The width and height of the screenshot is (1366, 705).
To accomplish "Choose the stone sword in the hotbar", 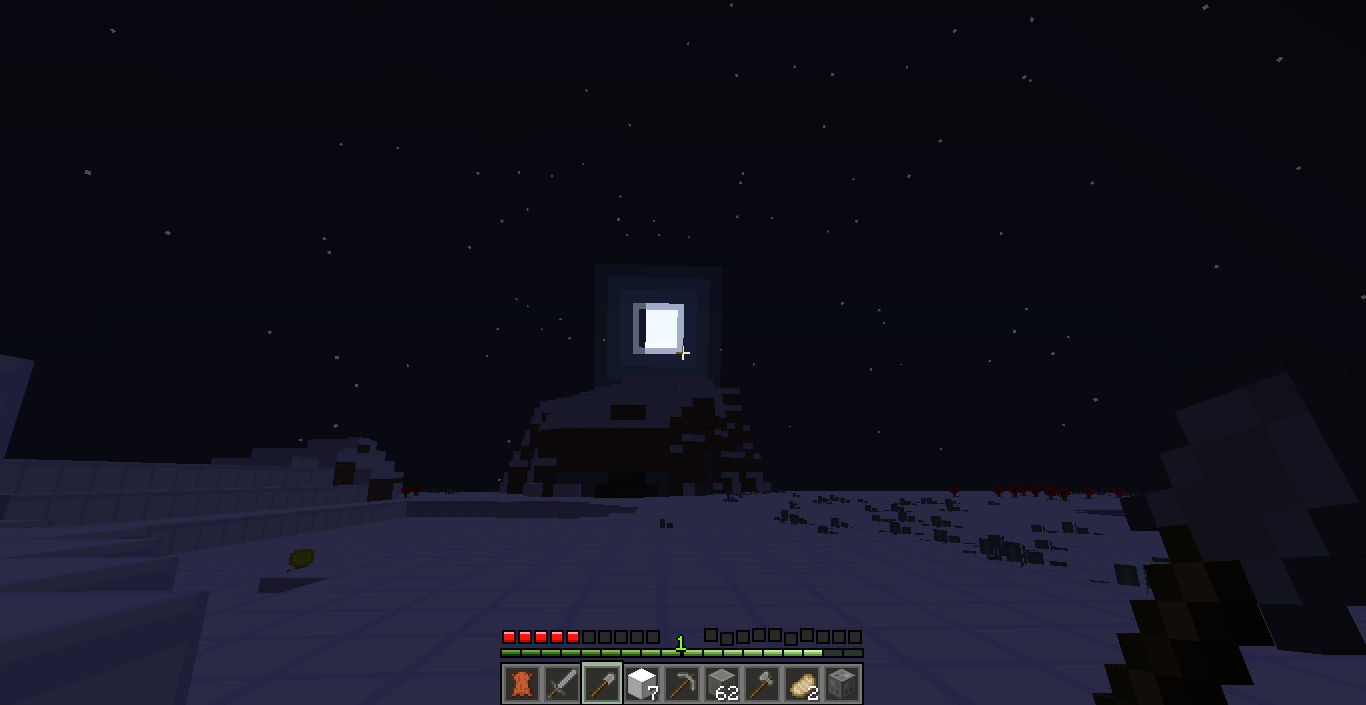I will coord(561,684).
